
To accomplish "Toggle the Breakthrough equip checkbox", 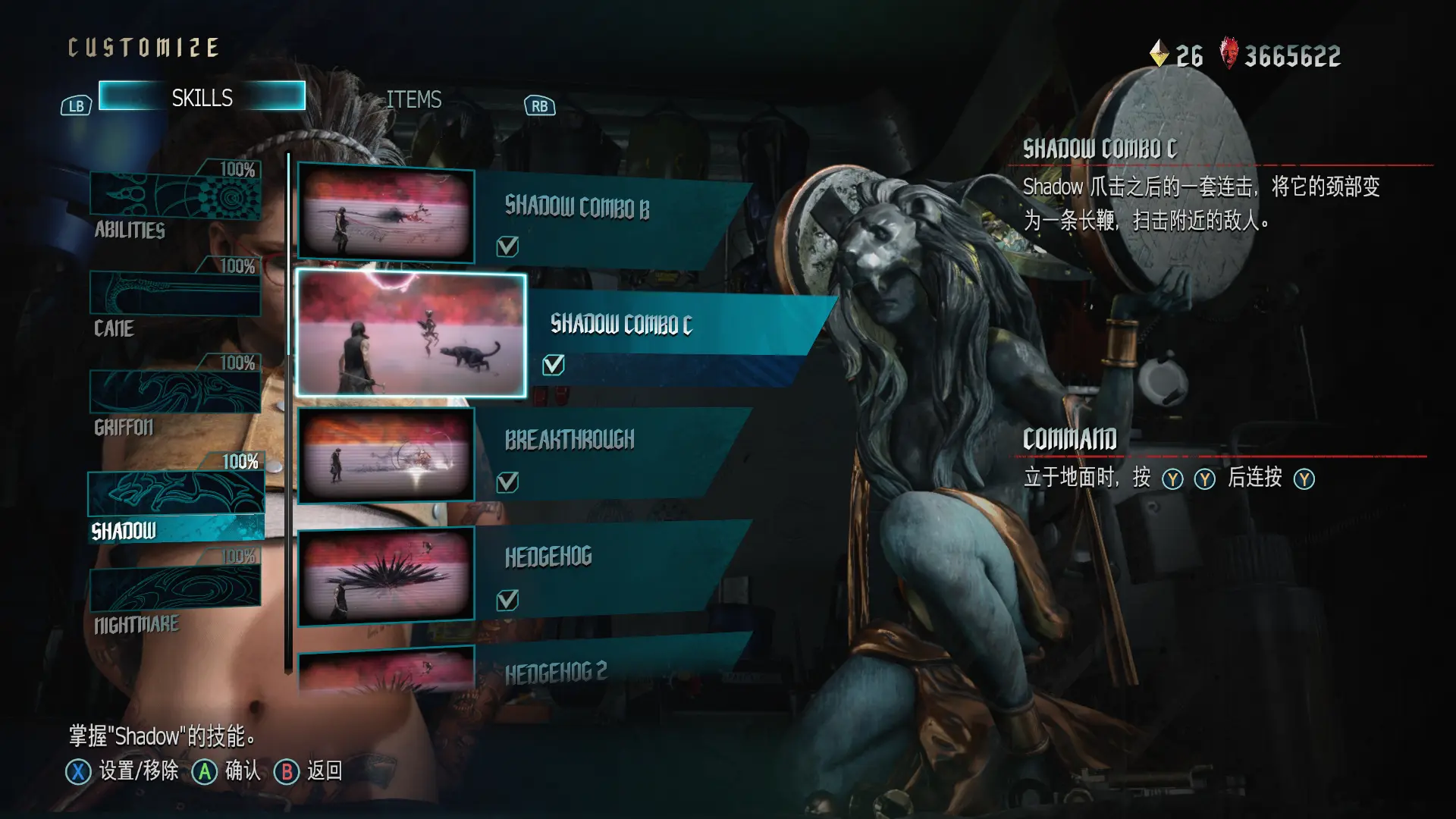I will coord(507,482).
